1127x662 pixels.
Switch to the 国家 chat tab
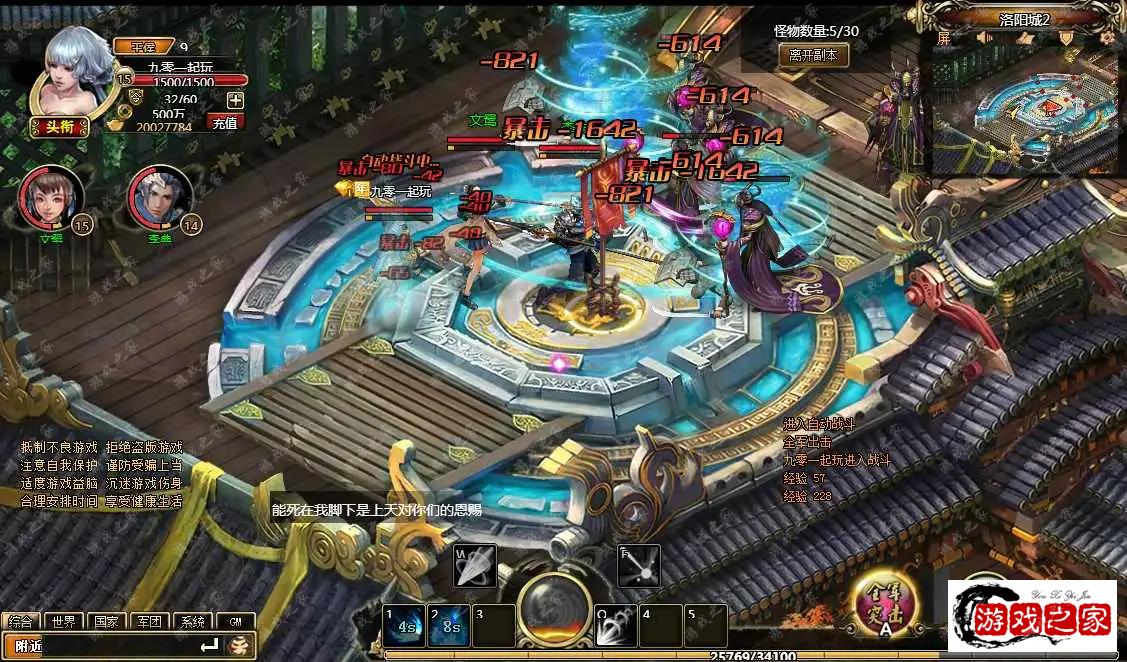click(106, 621)
